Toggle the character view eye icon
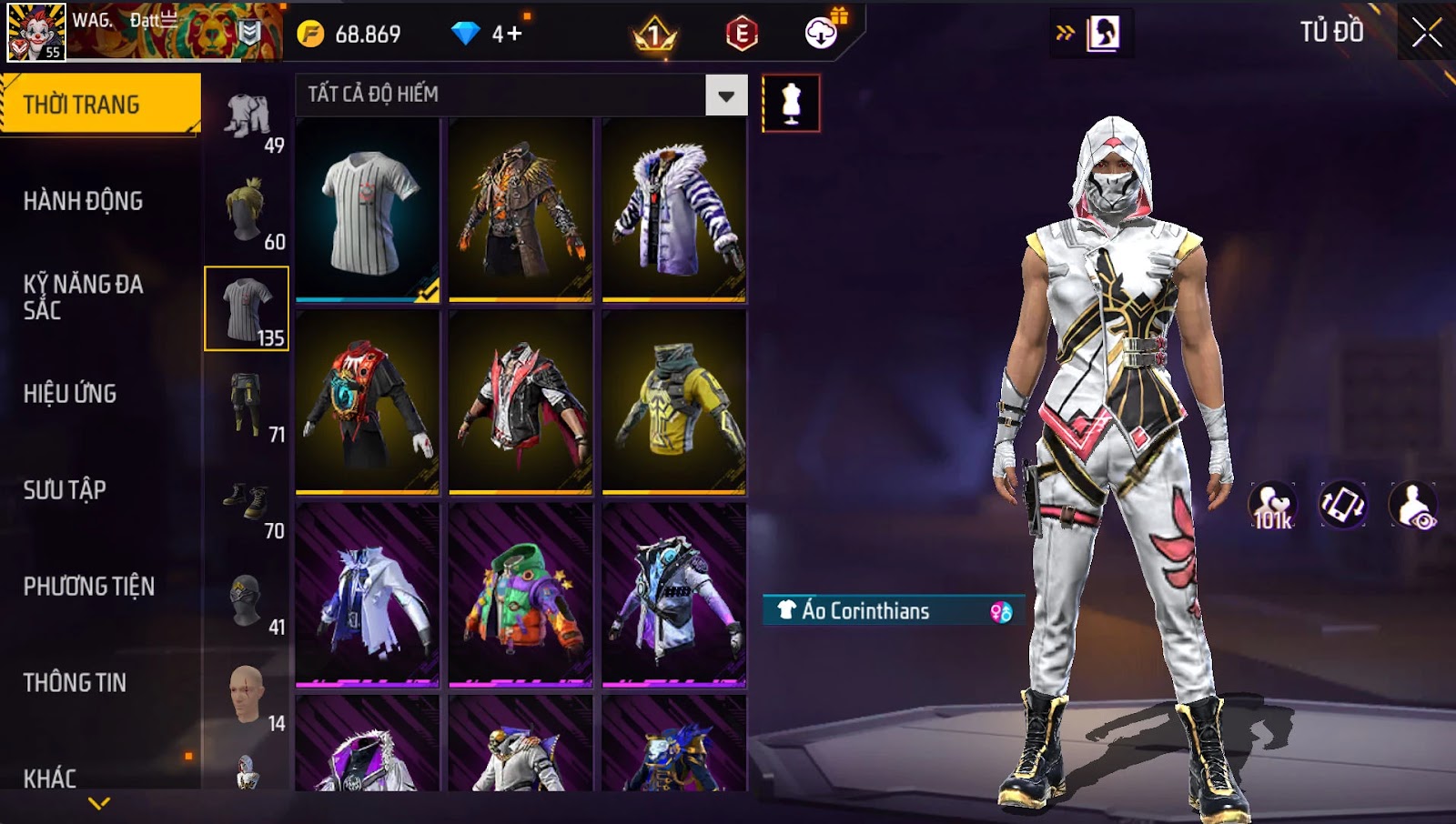This screenshot has width=1456, height=824. (1413, 506)
